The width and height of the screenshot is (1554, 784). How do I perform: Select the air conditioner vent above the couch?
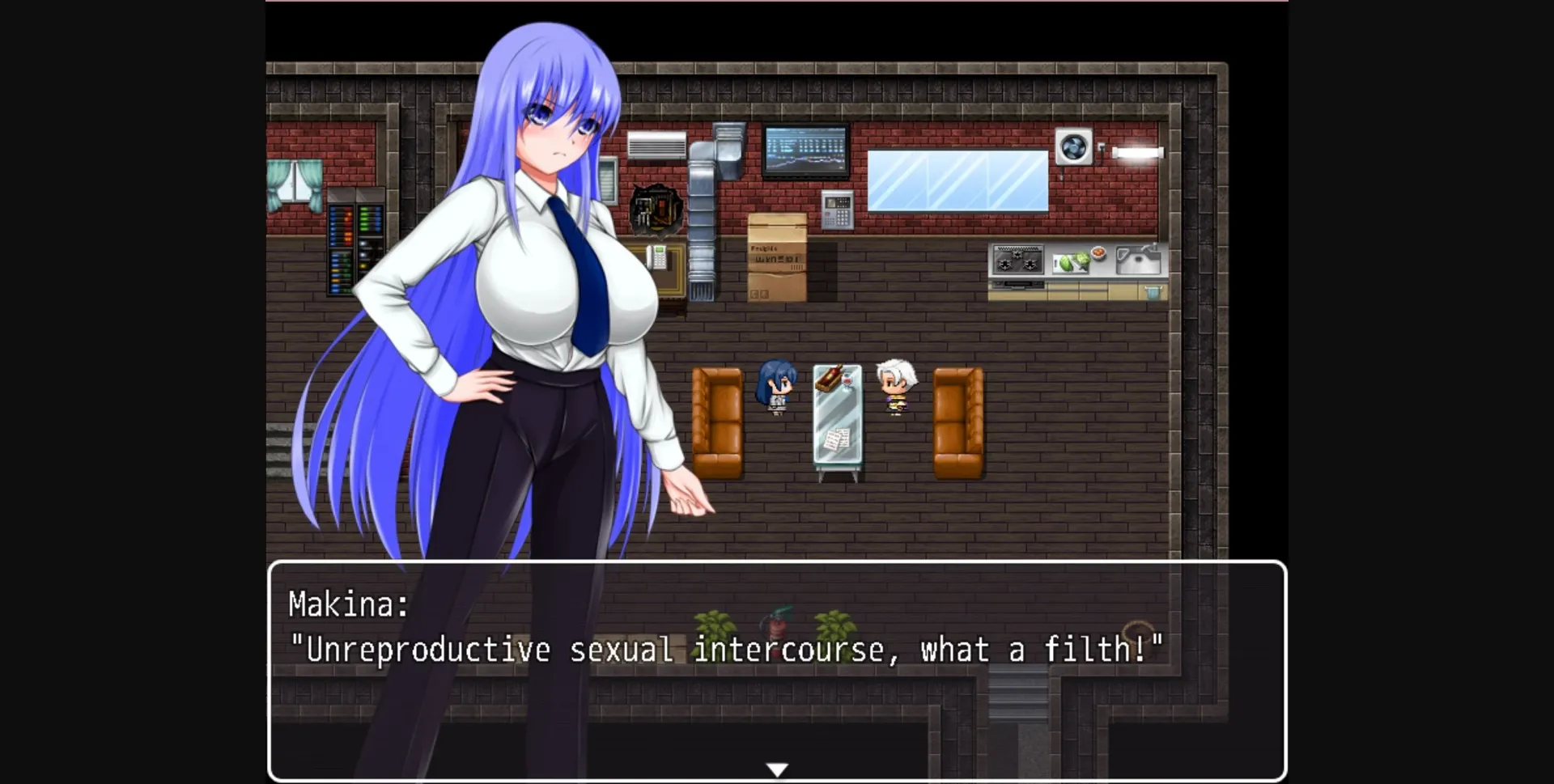[x=657, y=144]
